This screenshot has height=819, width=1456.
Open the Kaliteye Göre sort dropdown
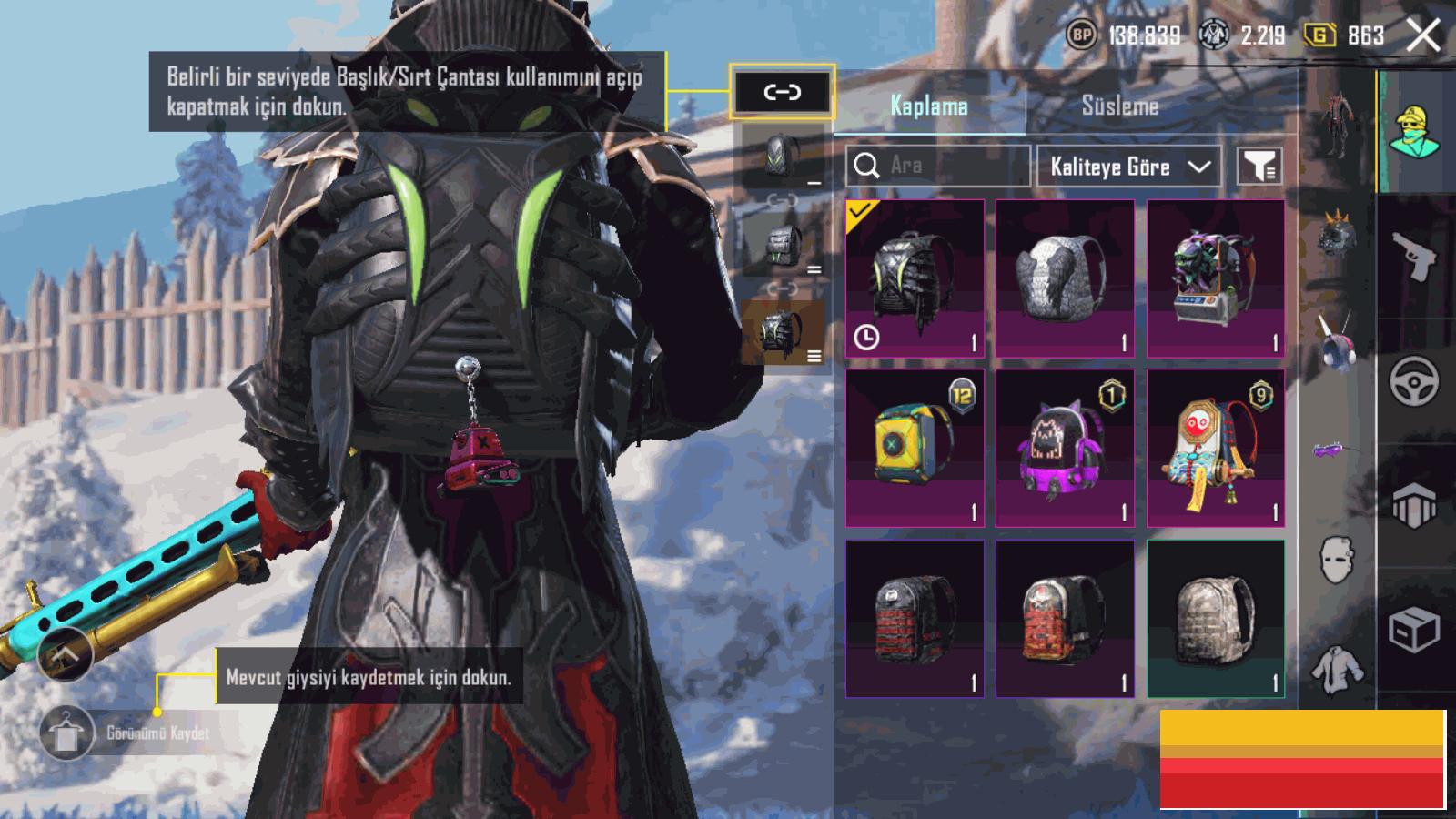[1128, 167]
